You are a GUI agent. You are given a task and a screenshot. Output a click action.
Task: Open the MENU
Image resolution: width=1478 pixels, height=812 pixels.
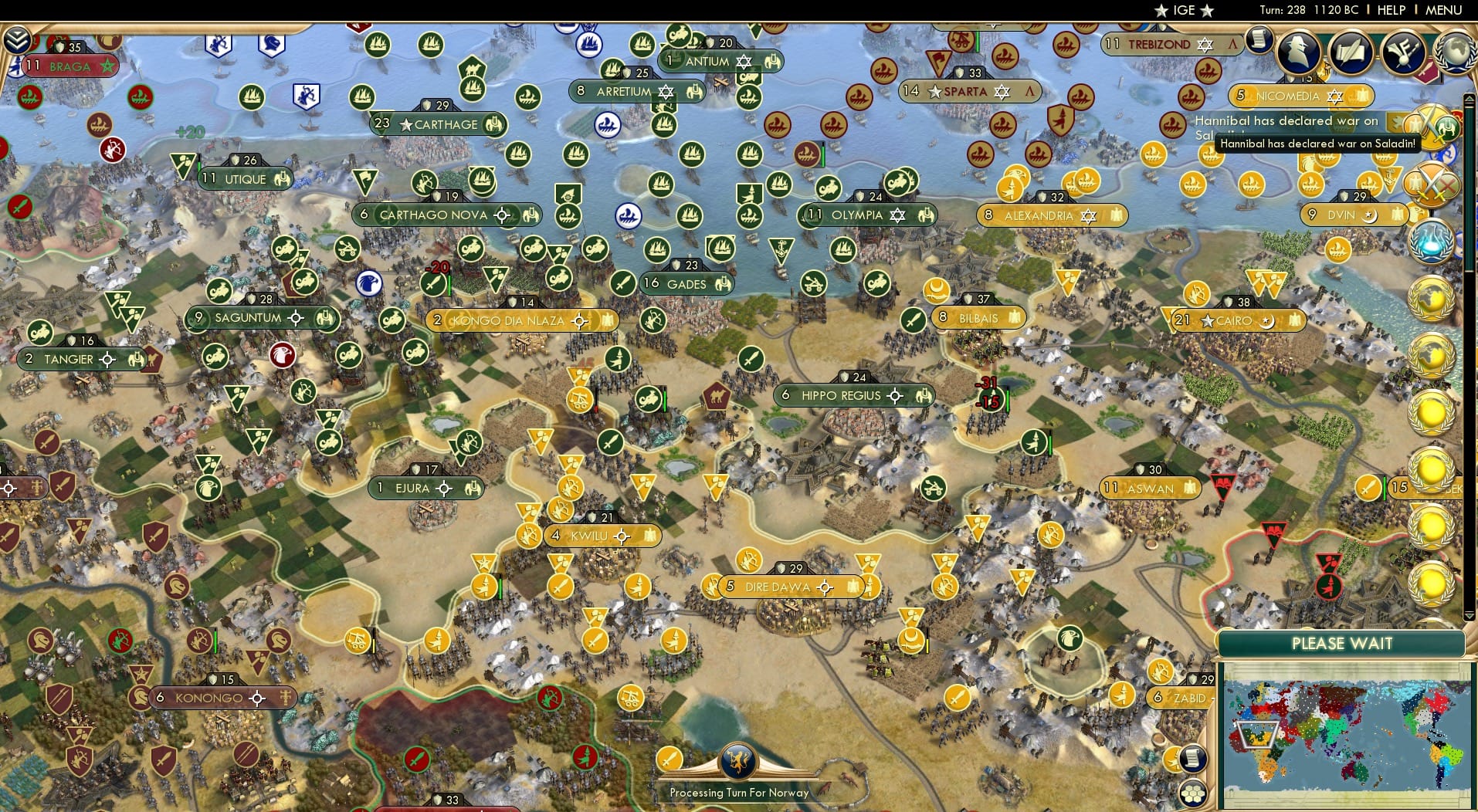tap(1441, 10)
